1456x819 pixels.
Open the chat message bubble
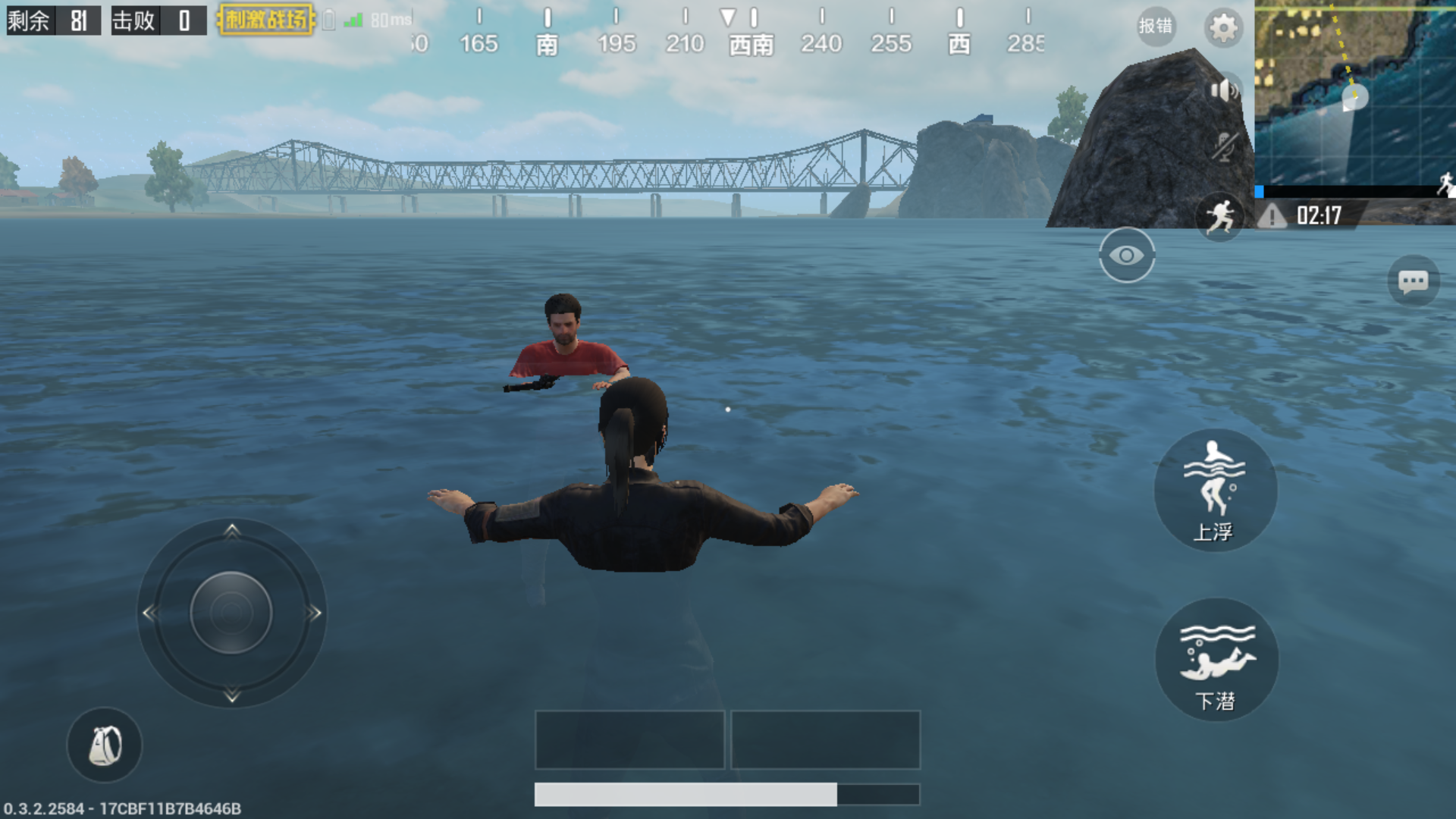coord(1413,282)
